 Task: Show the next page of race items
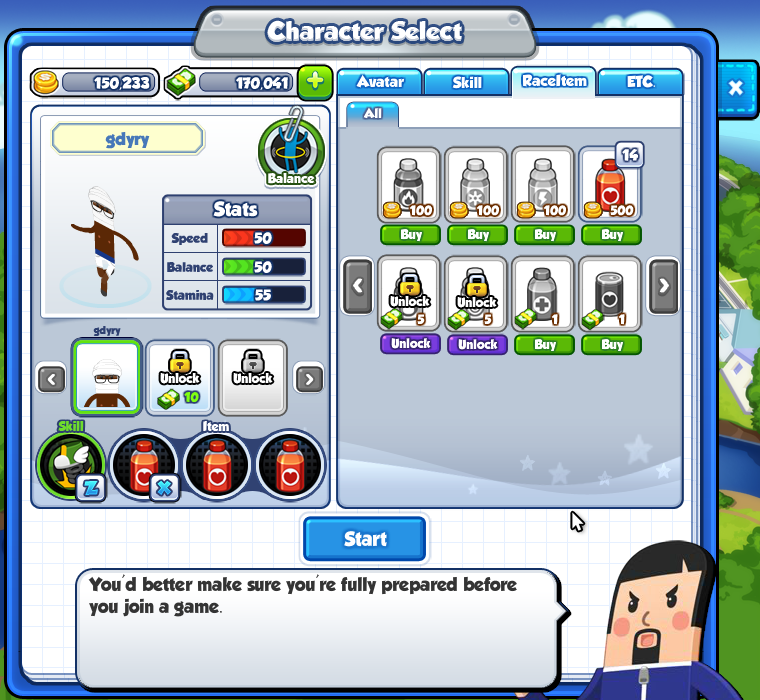tap(663, 284)
